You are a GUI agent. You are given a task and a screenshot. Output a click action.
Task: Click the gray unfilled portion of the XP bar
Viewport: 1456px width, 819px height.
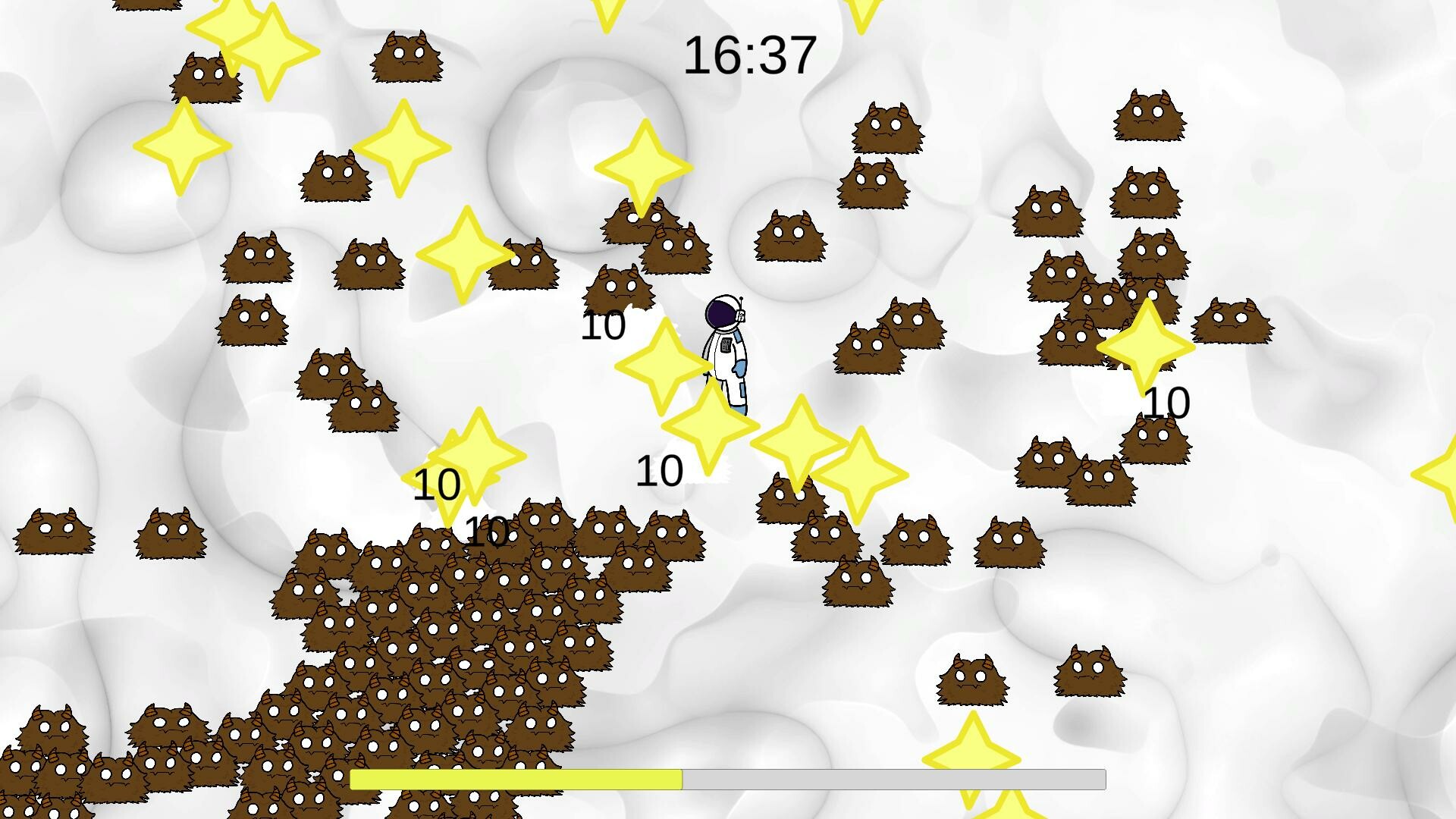tap(895, 780)
